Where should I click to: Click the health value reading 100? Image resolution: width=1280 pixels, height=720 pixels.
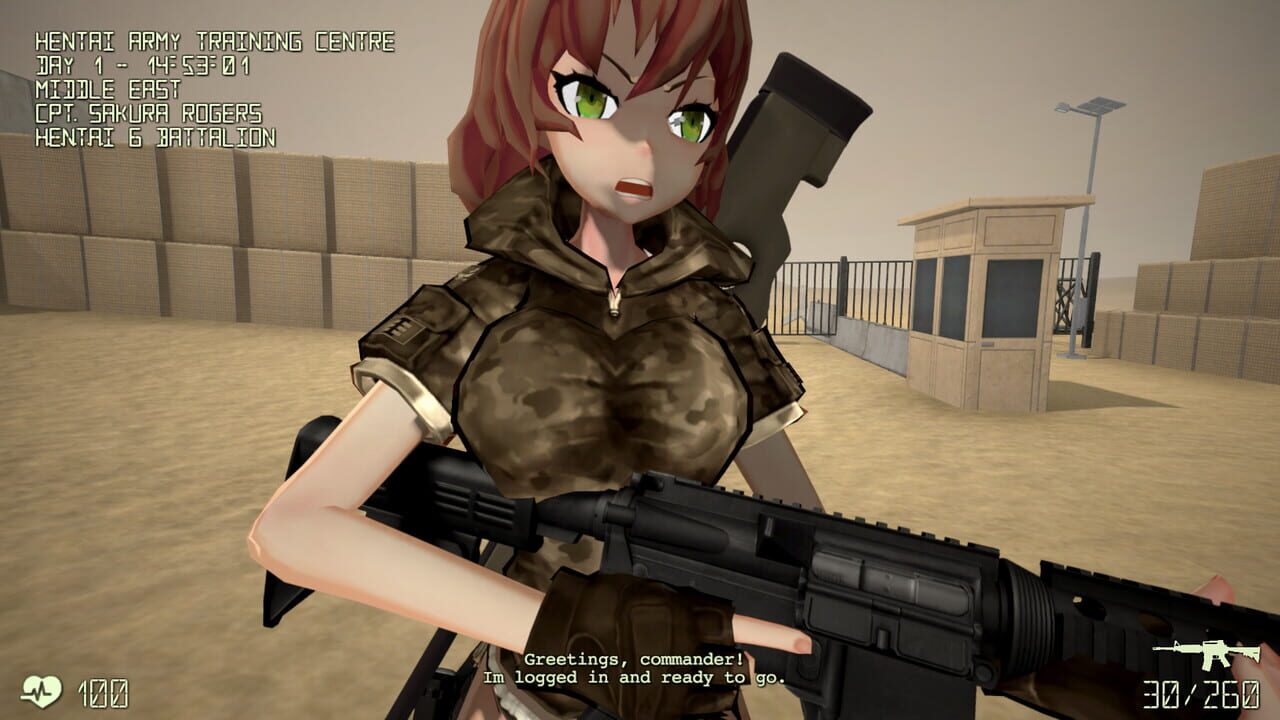[106, 691]
